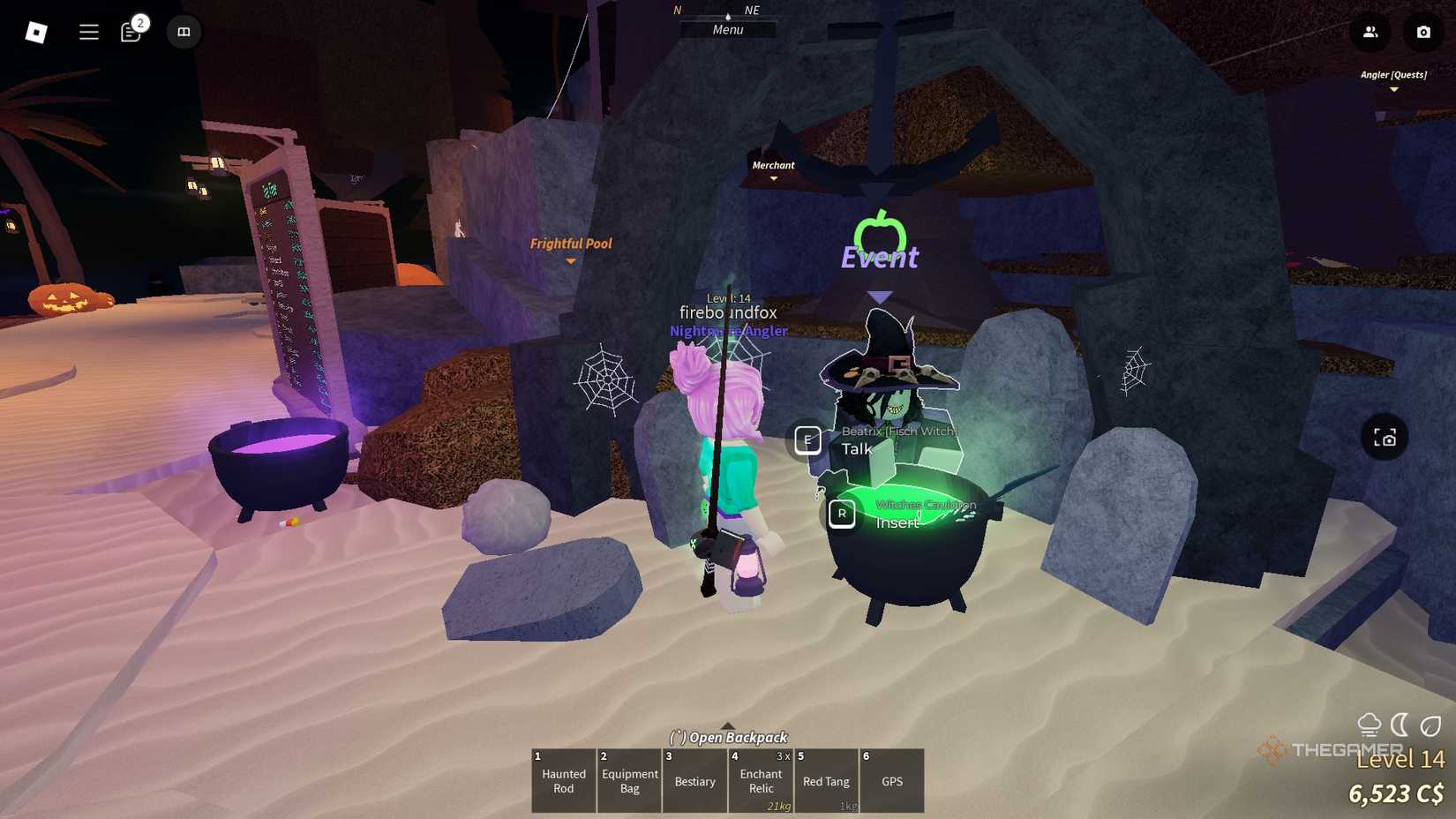Open the Equipment Bag in slot 2
Viewport: 1456px width, 819px height.
(x=629, y=781)
